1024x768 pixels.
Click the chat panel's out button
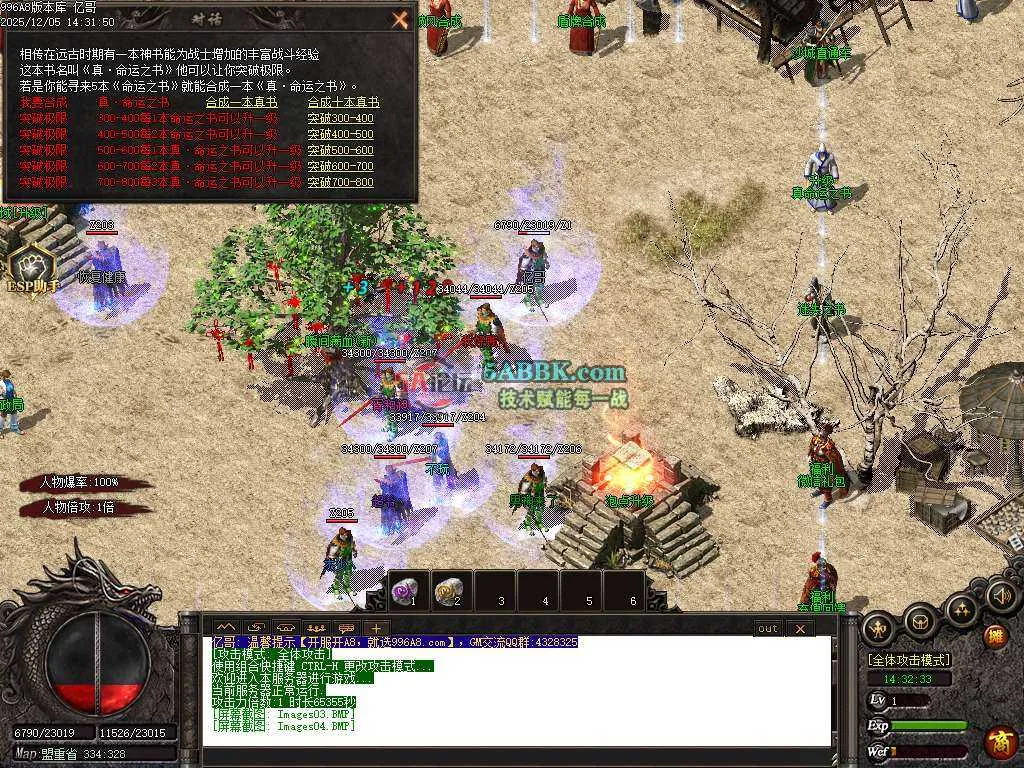pyautogui.click(x=767, y=628)
